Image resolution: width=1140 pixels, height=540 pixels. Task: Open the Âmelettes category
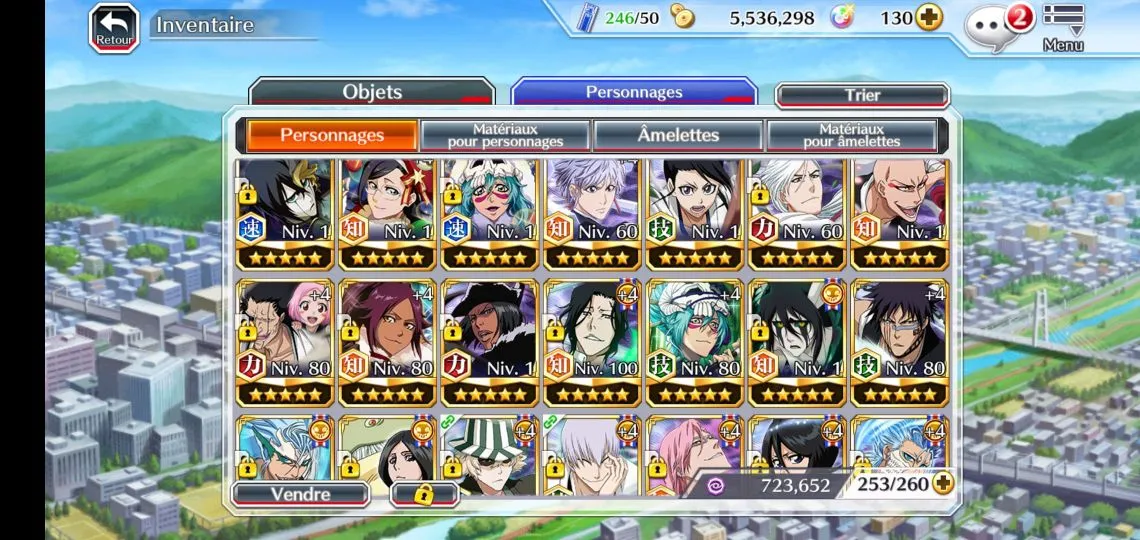pyautogui.click(x=678, y=135)
